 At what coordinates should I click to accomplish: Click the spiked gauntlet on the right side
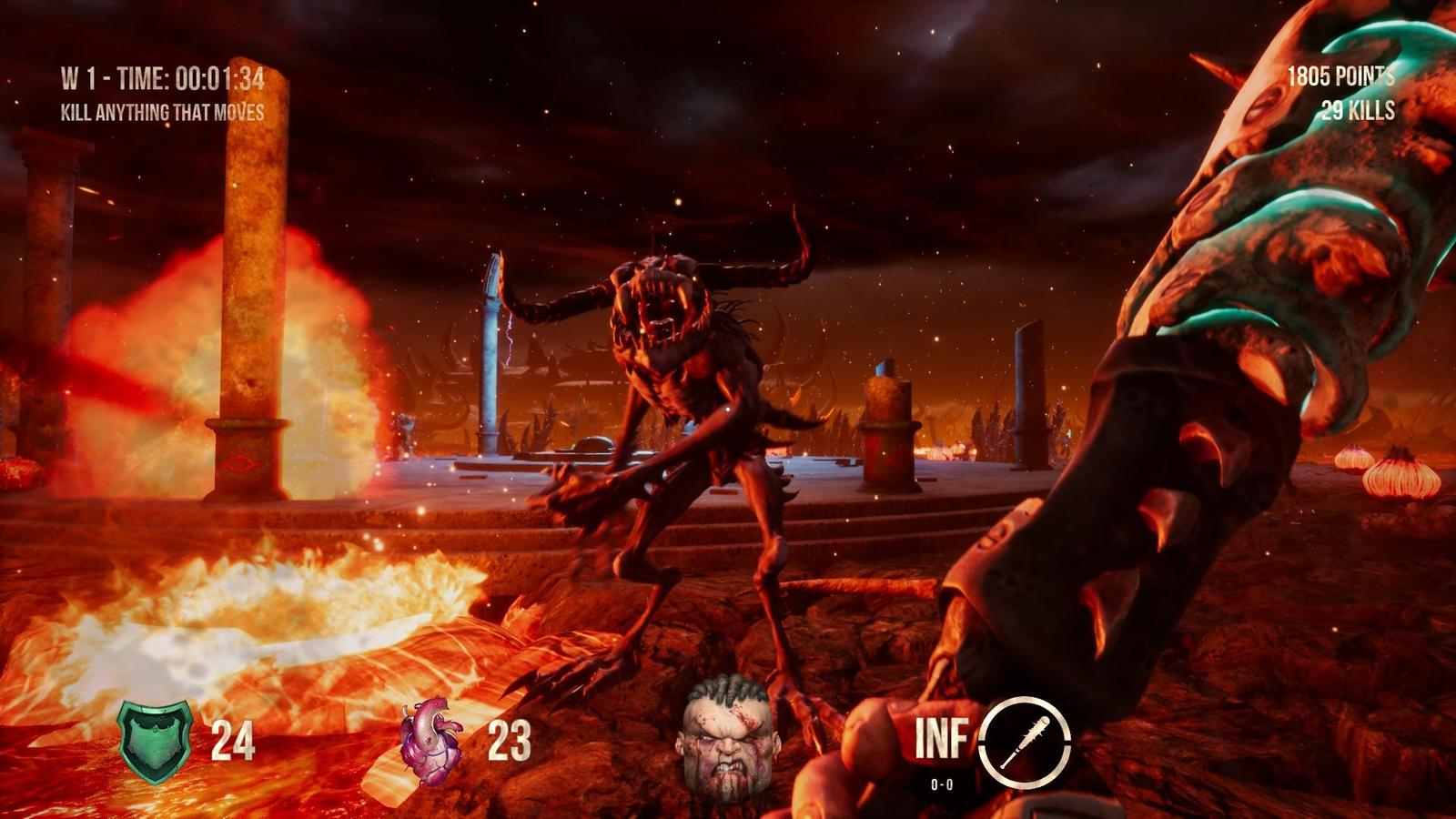pyautogui.click(x=1183, y=409)
